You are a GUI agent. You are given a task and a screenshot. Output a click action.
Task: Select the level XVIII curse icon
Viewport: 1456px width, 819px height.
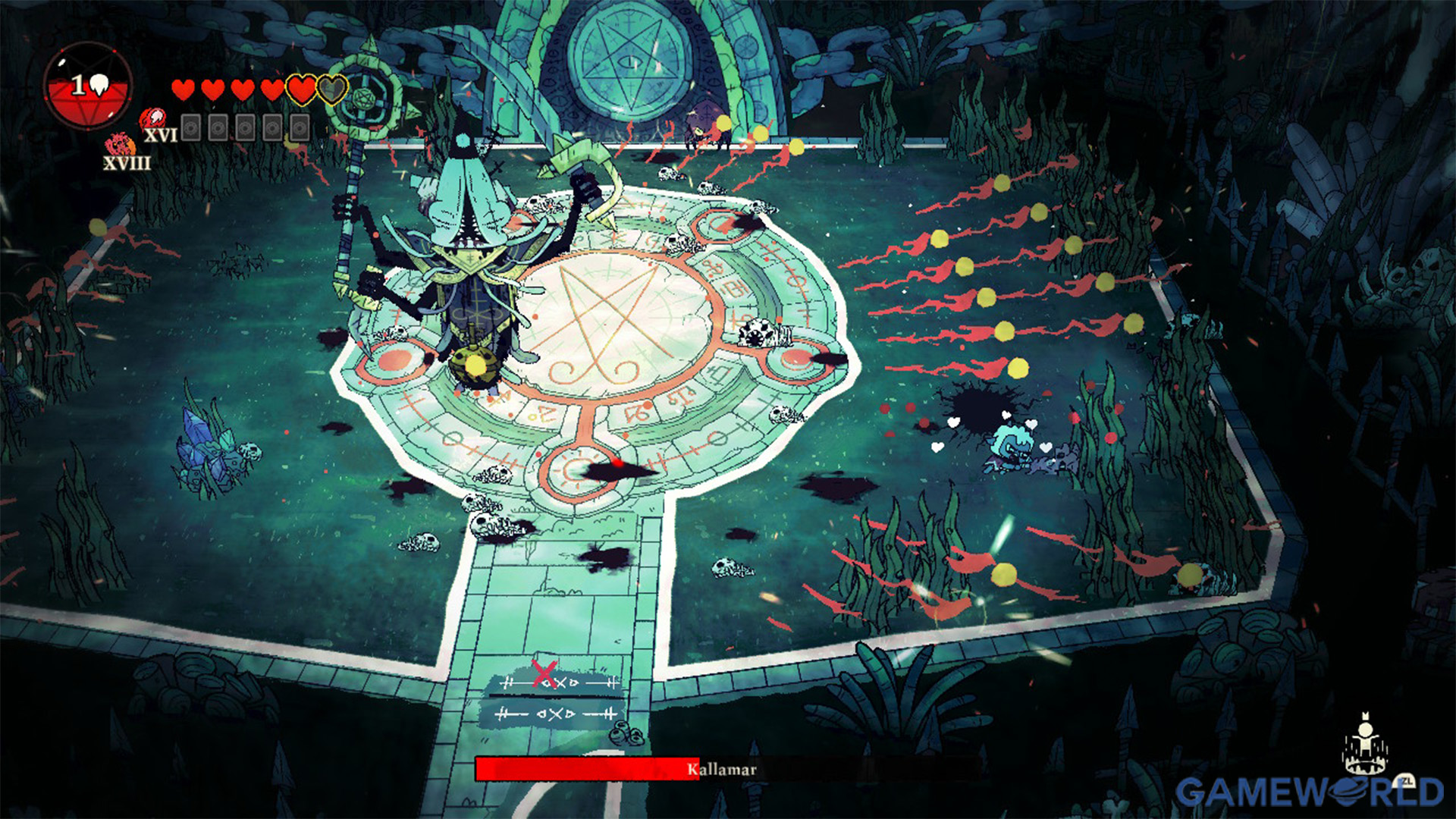tap(119, 145)
